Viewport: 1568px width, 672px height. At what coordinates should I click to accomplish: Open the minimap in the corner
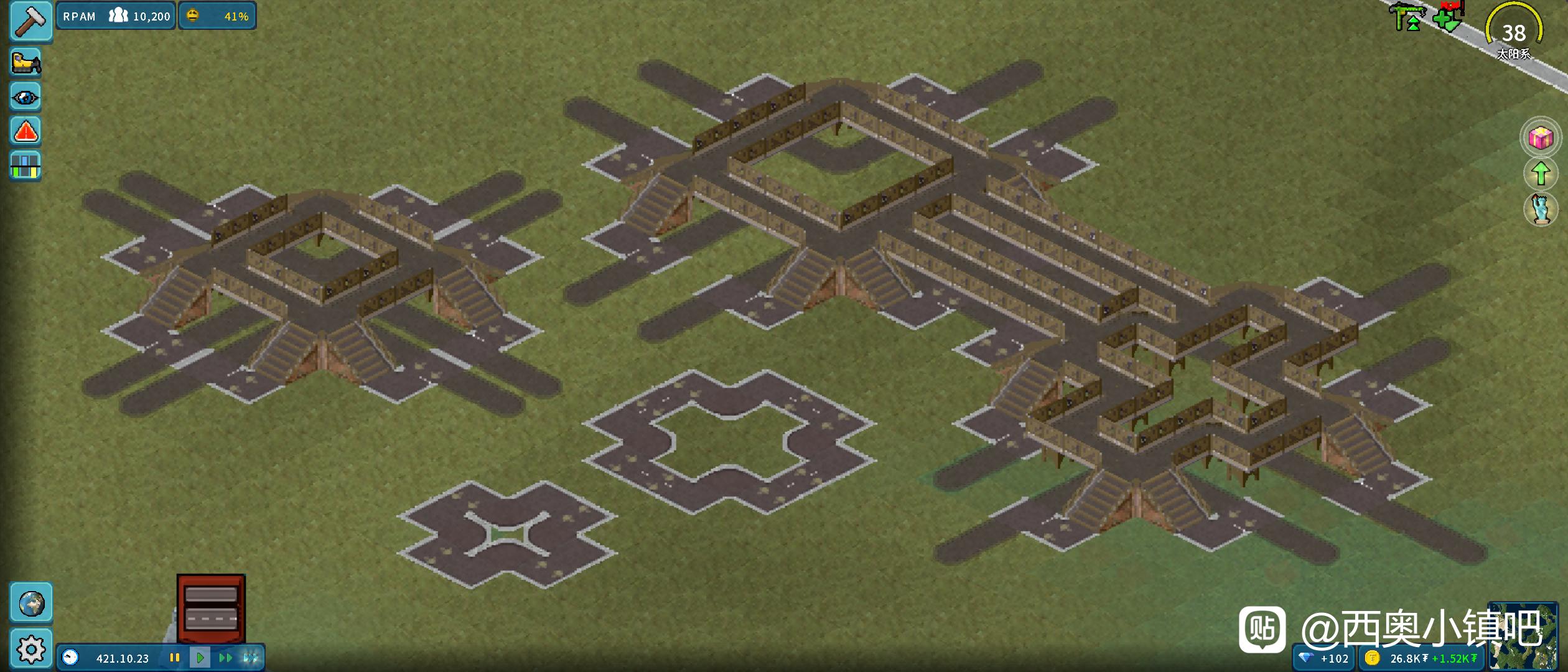[x=1523, y=635]
